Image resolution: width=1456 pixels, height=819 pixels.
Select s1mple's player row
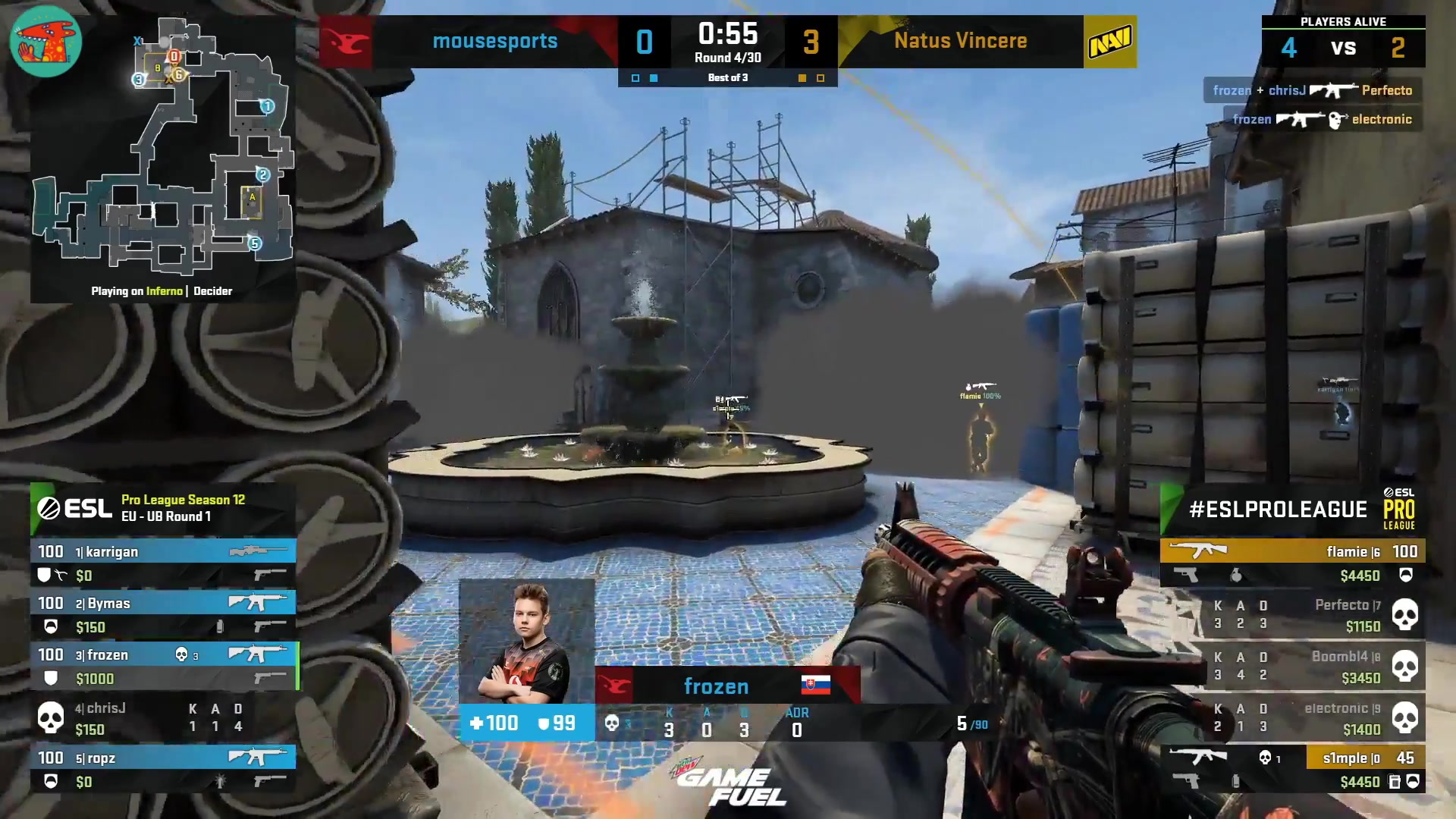[x=1292, y=769]
